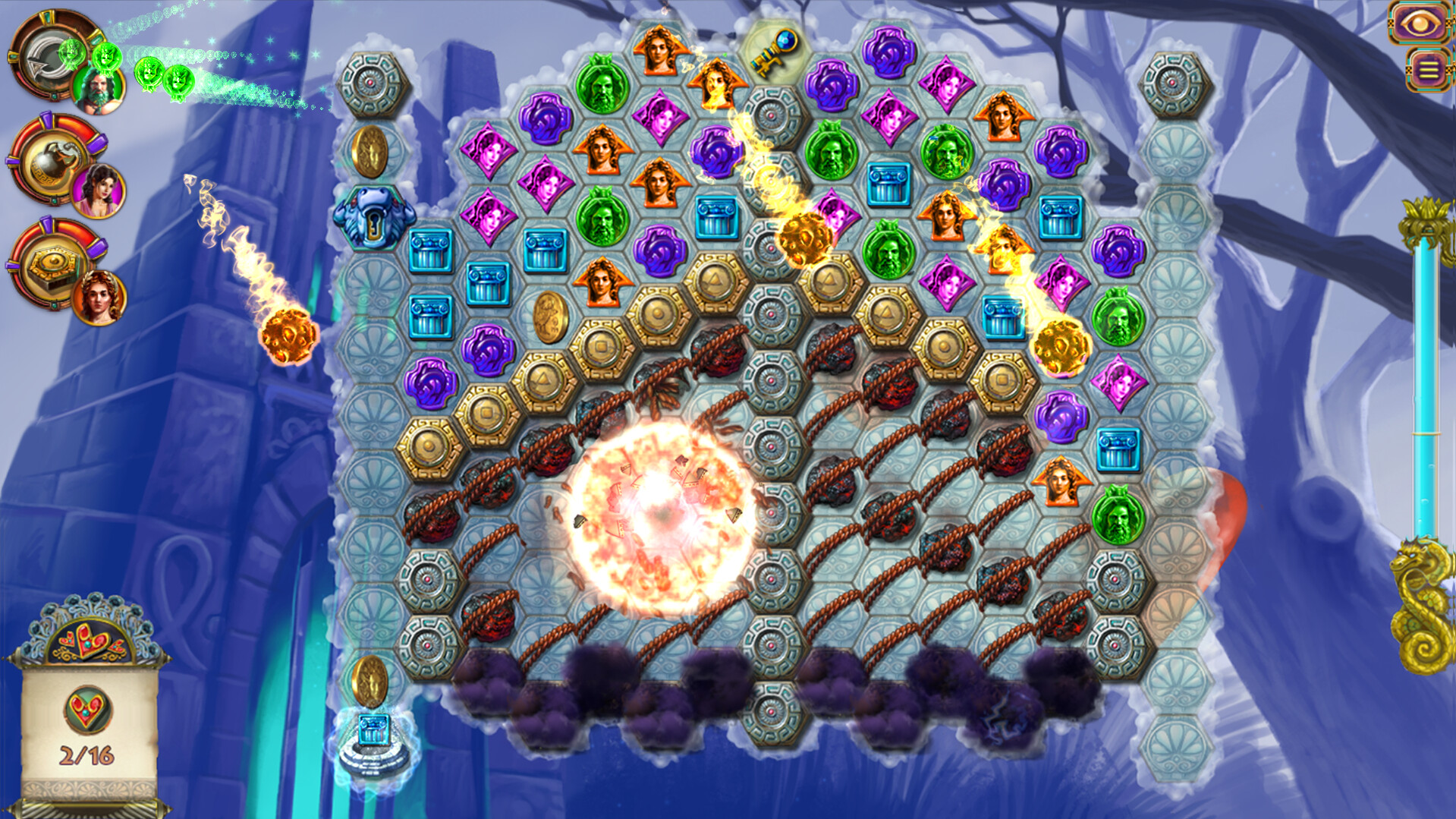Click the golden coin medallion on the left edge

click(370, 150)
